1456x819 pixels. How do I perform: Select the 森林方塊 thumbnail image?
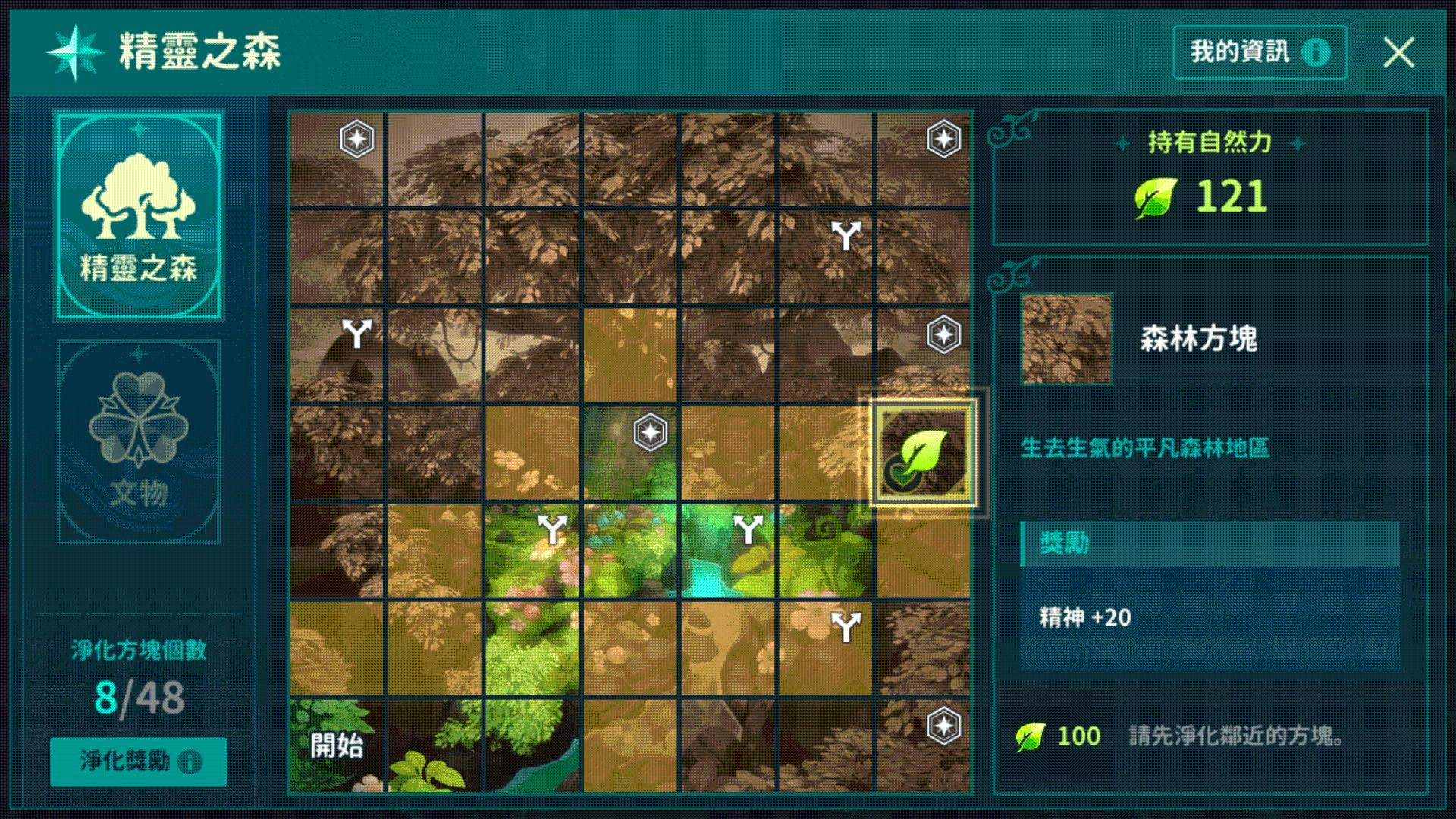(x=1065, y=339)
